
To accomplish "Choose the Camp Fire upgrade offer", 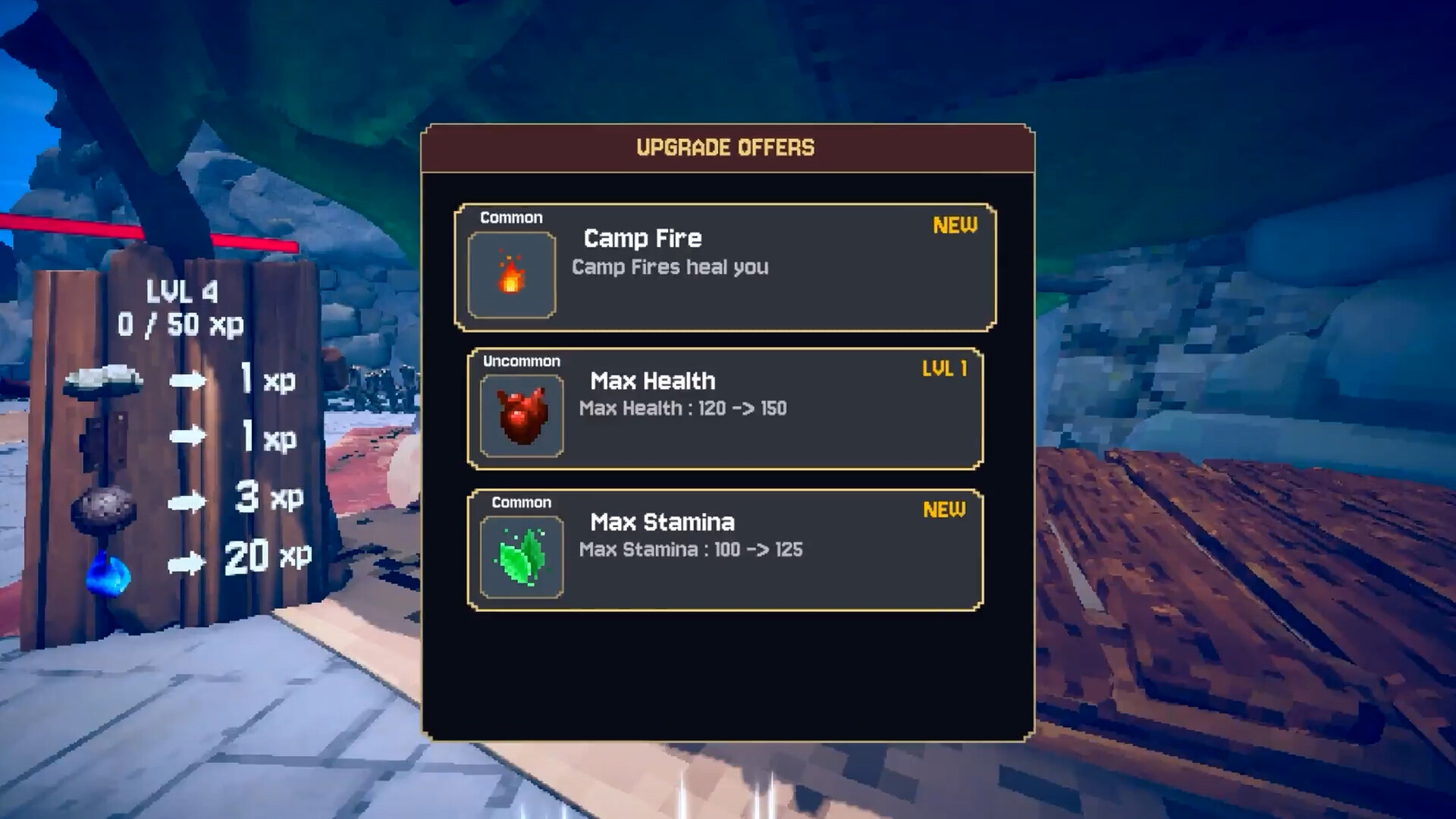I will [724, 265].
